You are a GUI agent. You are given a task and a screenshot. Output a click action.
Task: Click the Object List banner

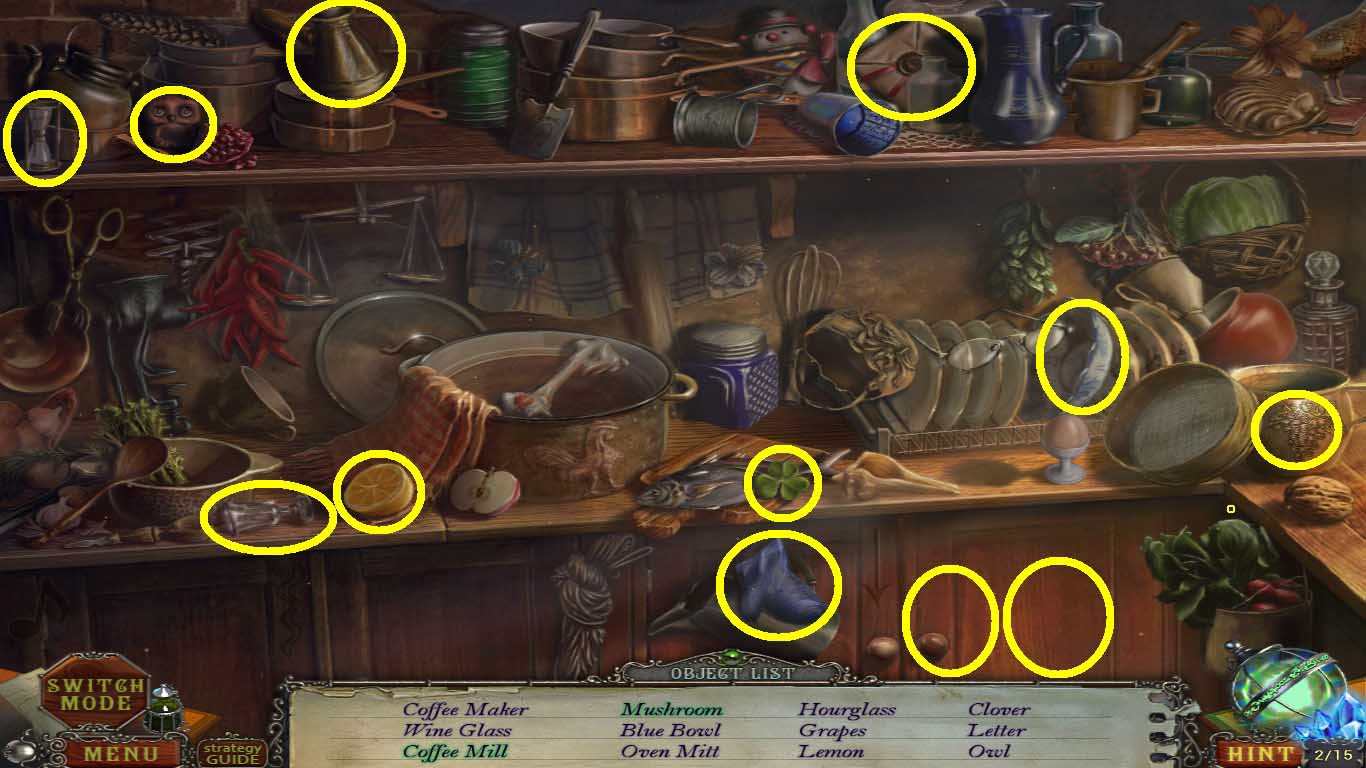tap(727, 674)
